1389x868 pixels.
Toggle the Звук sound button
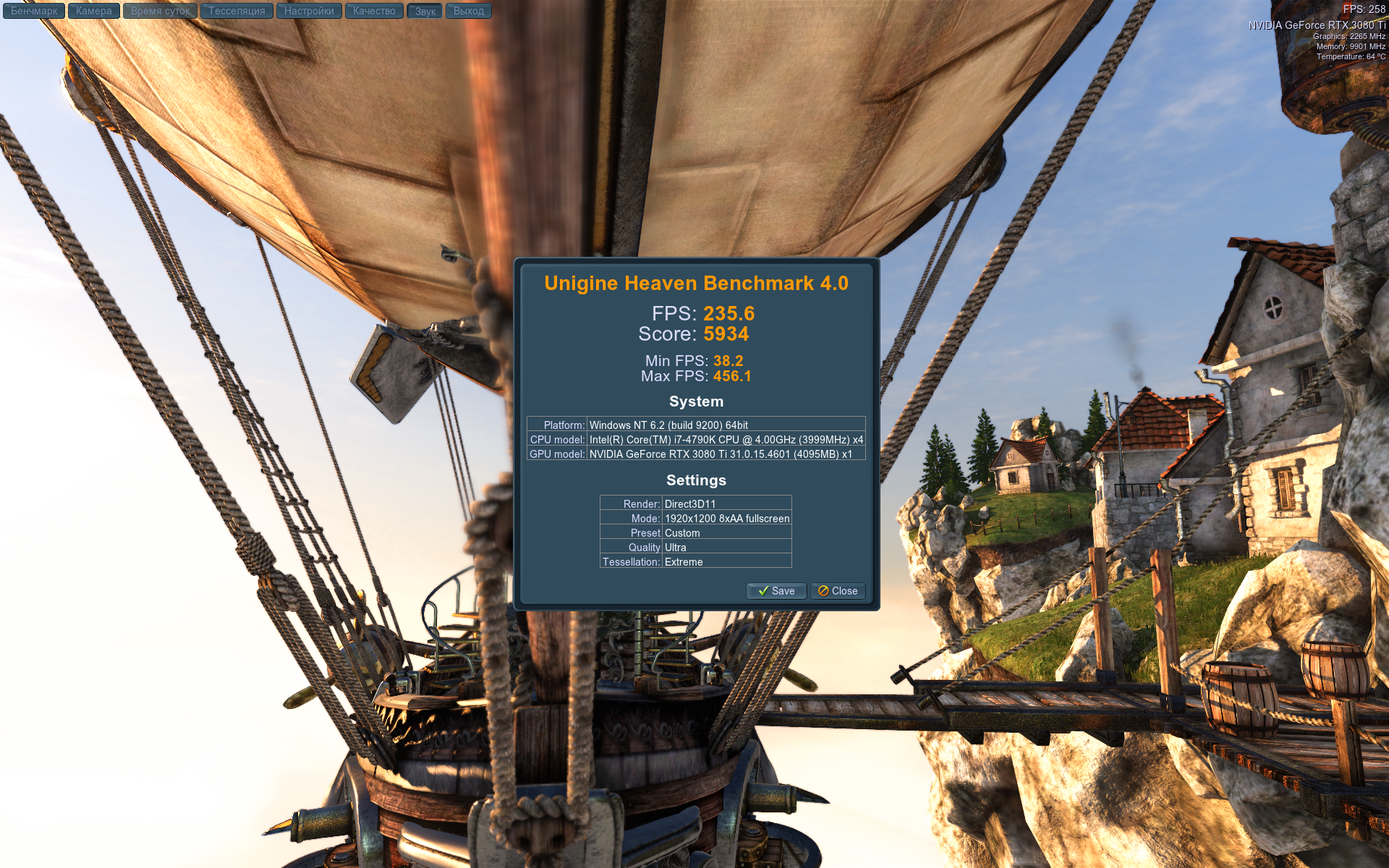(425, 11)
